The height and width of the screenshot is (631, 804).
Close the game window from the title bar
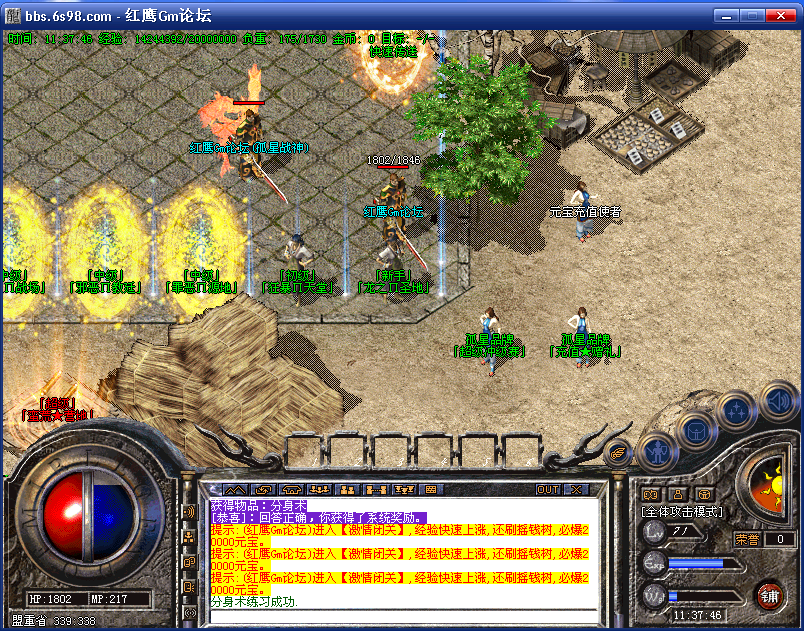coord(781,15)
